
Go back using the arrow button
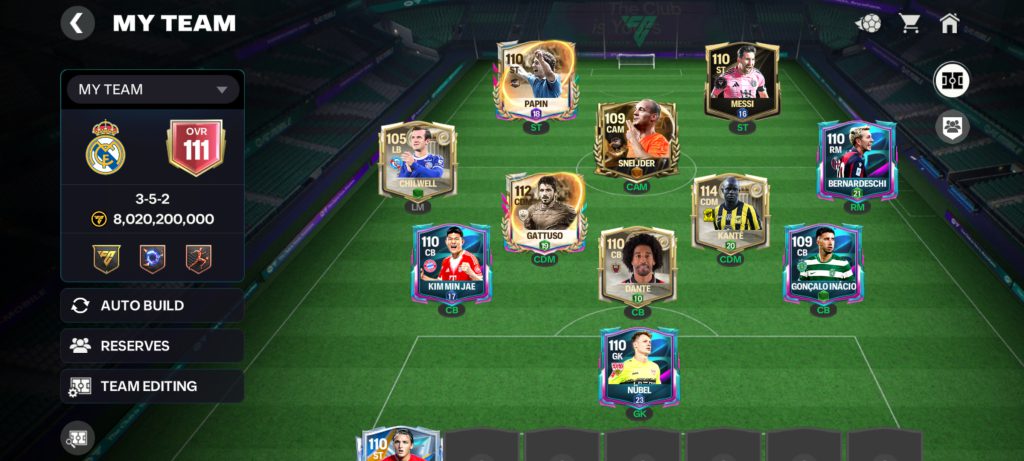click(77, 23)
